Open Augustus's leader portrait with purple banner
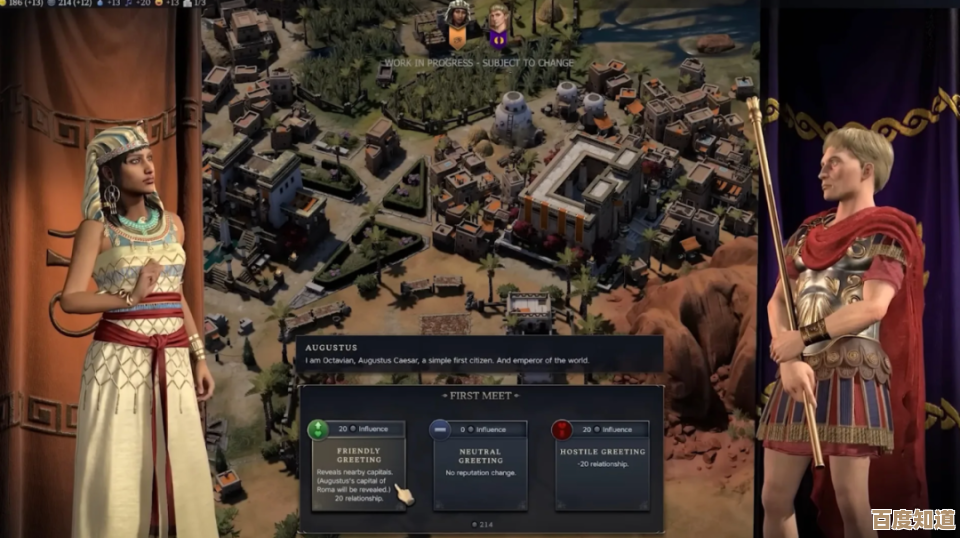This screenshot has width=960, height=538. (x=498, y=27)
